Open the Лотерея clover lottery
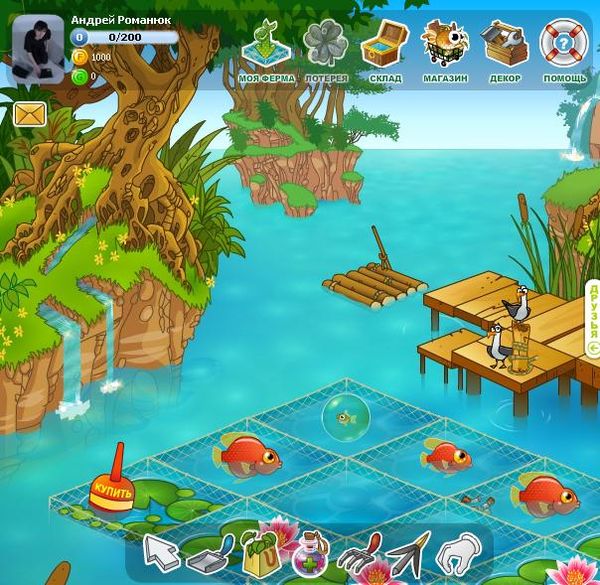Viewport: 600px width, 585px height. click(325, 50)
